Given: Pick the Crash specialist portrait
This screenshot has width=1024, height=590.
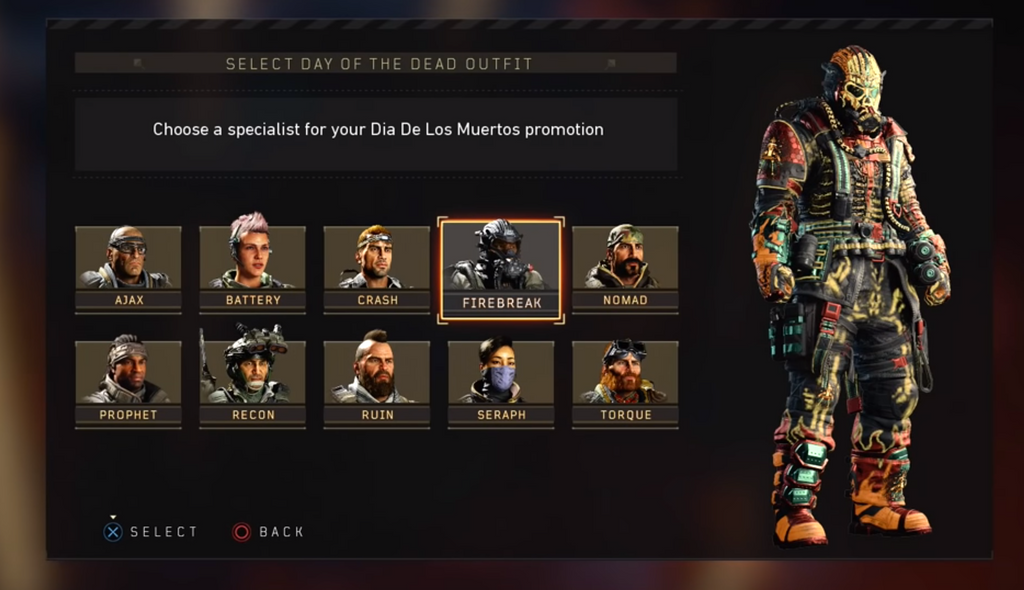Looking at the screenshot, I should (x=377, y=268).
